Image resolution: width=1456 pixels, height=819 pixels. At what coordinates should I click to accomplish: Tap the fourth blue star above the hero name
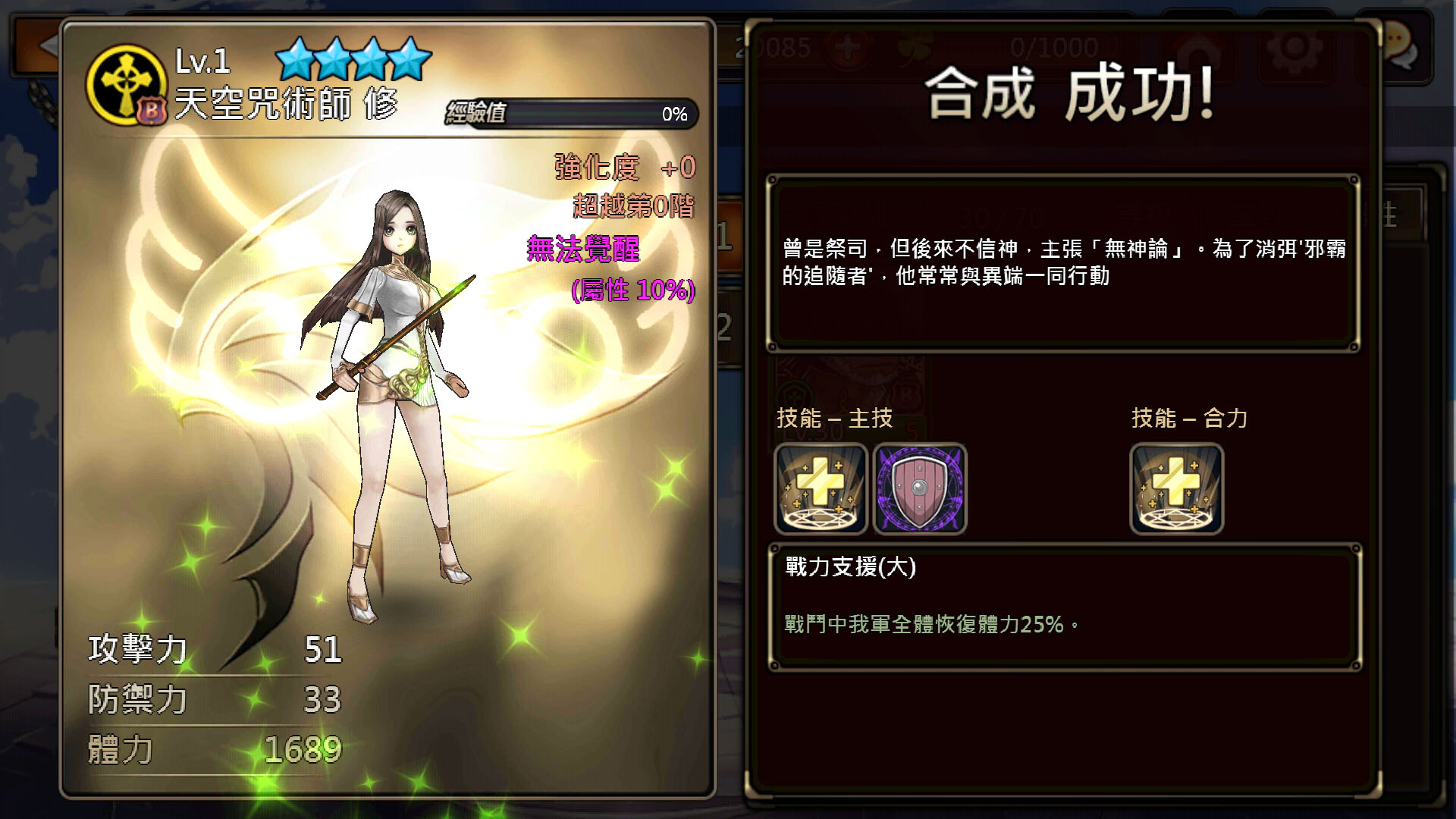[410, 57]
